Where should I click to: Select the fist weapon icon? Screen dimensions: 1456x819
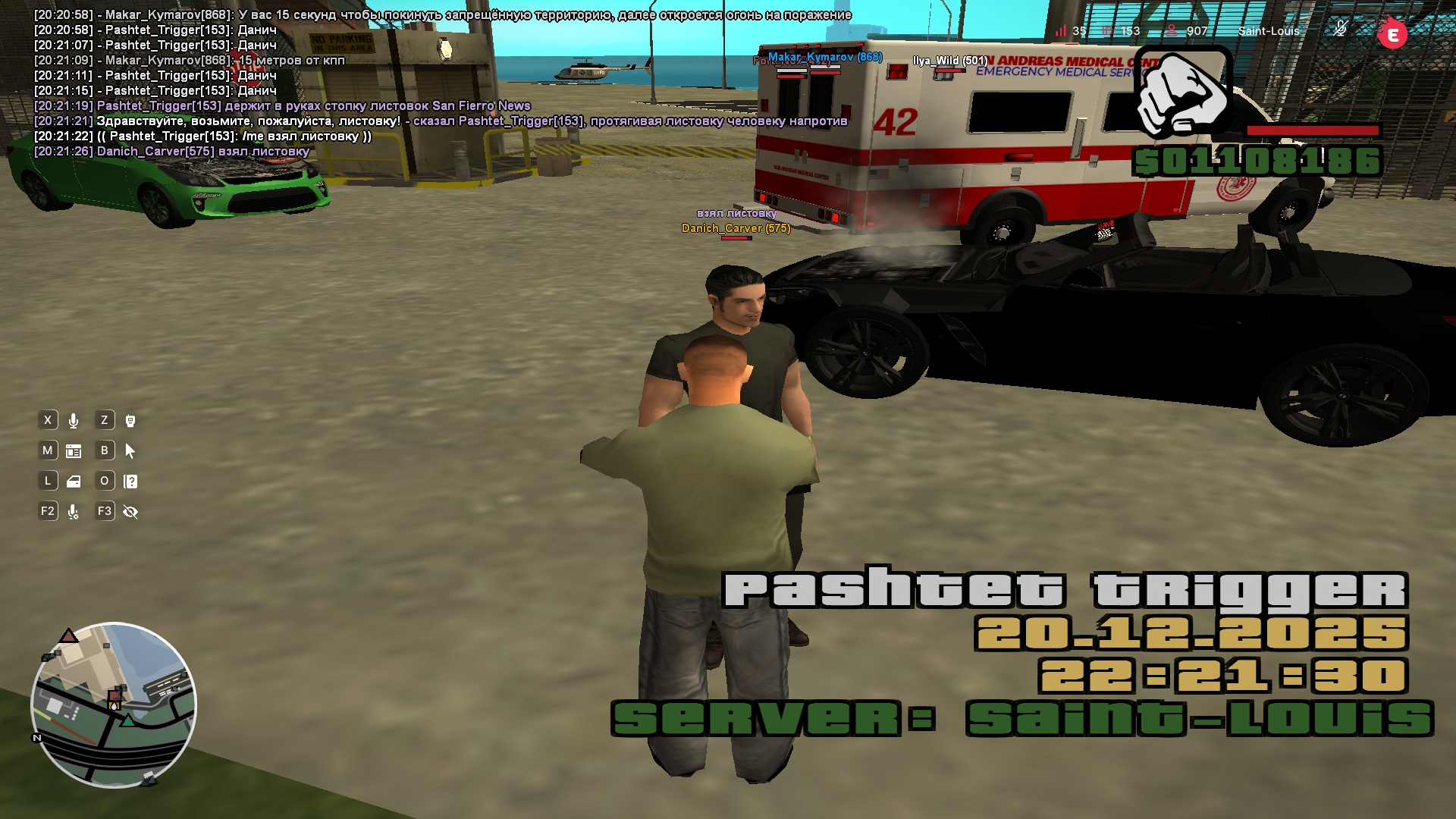pos(1181,95)
